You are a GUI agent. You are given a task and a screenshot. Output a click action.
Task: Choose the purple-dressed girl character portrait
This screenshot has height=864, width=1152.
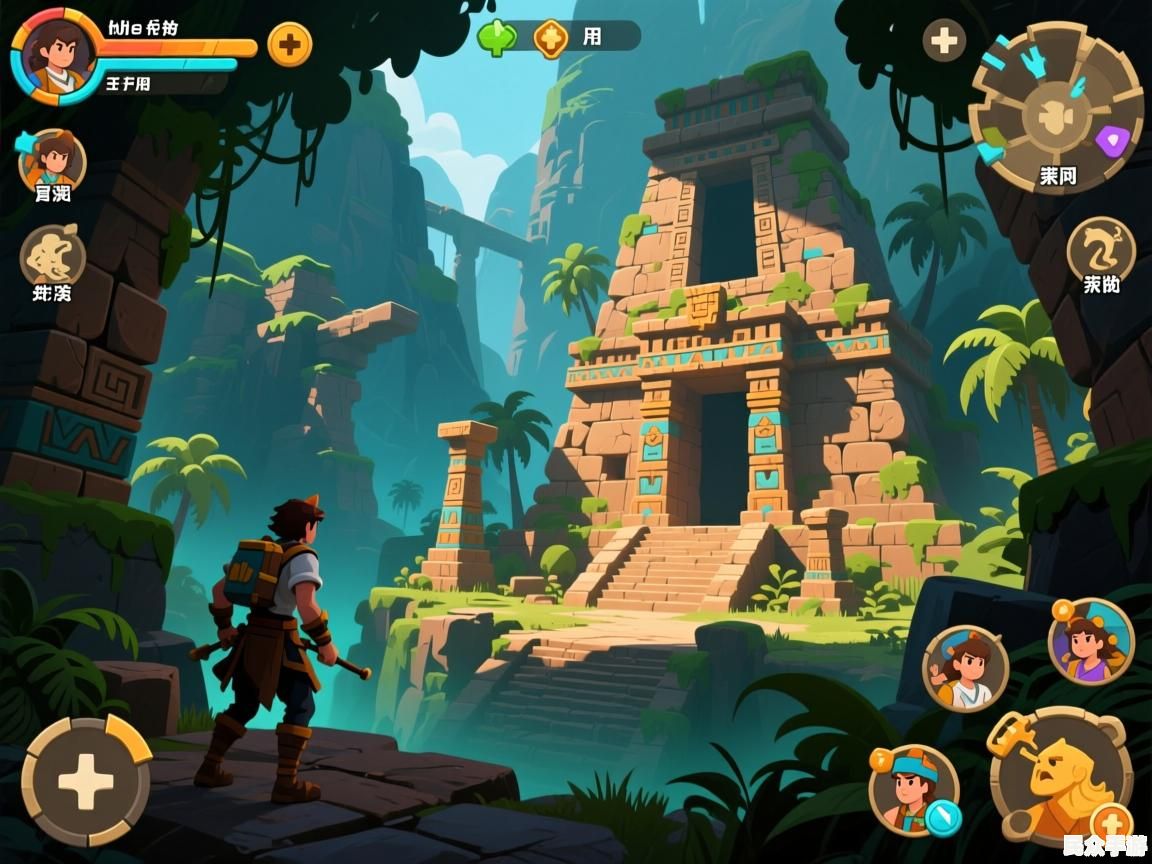point(1091,641)
